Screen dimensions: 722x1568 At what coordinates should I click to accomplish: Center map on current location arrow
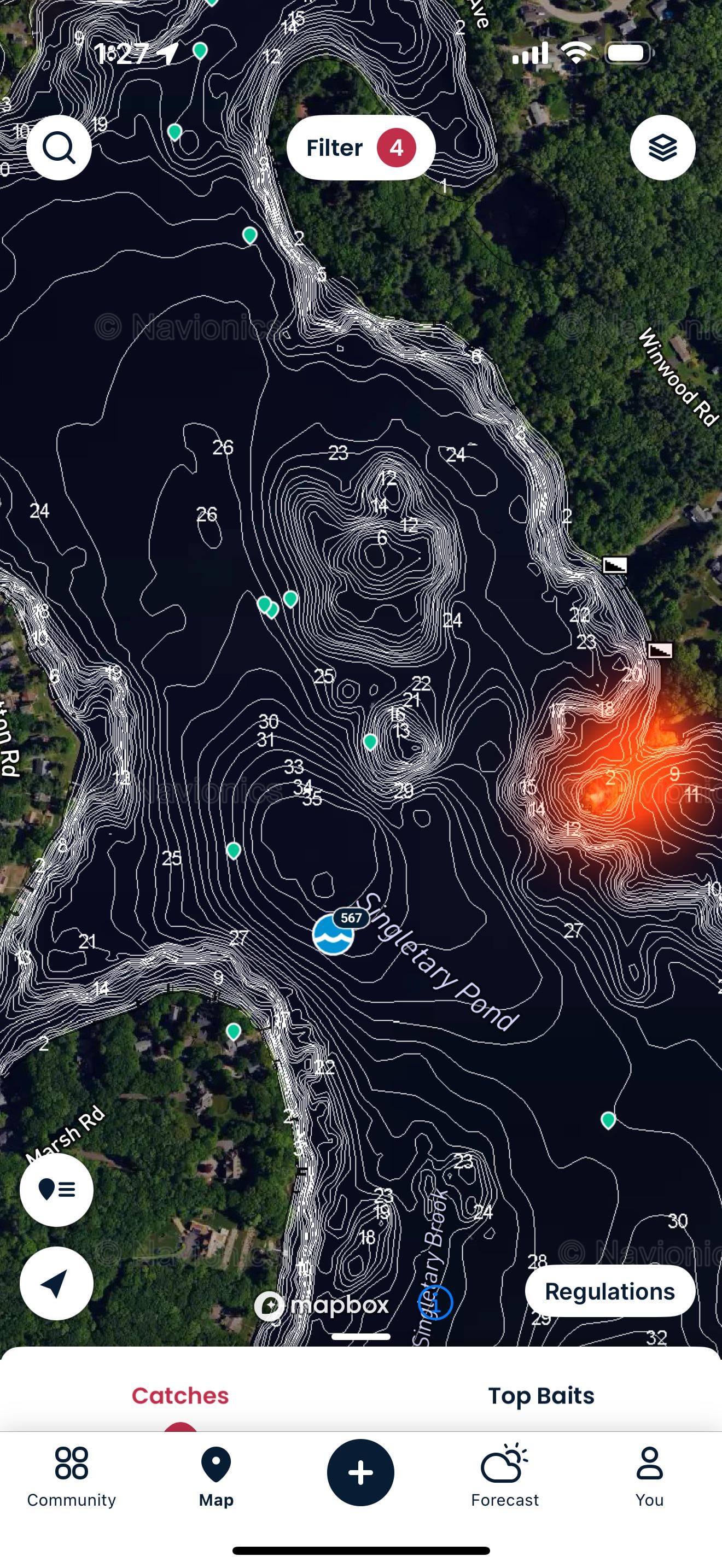[x=57, y=1283]
